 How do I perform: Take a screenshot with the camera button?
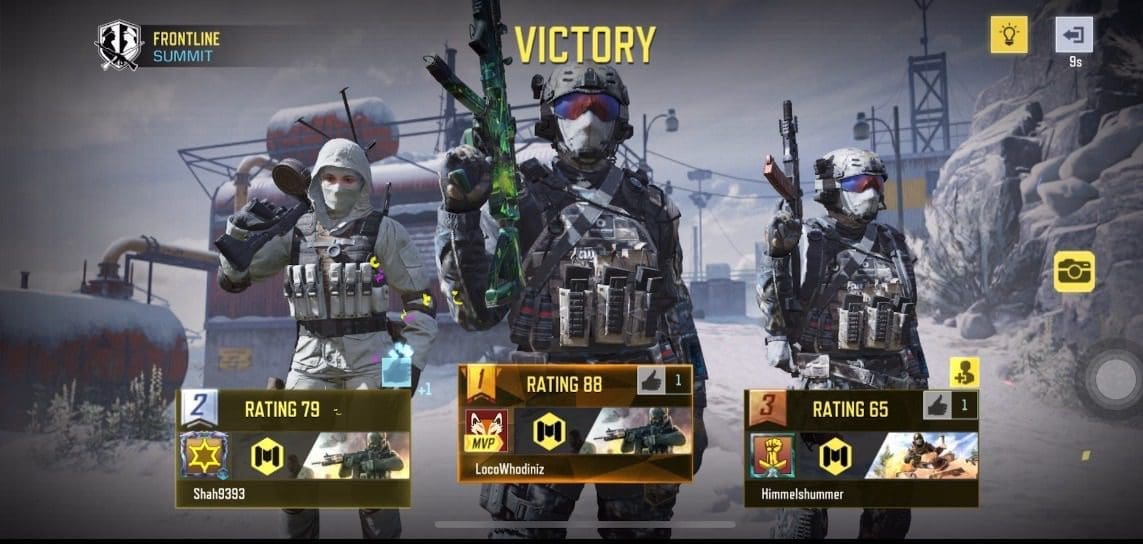(x=1074, y=271)
